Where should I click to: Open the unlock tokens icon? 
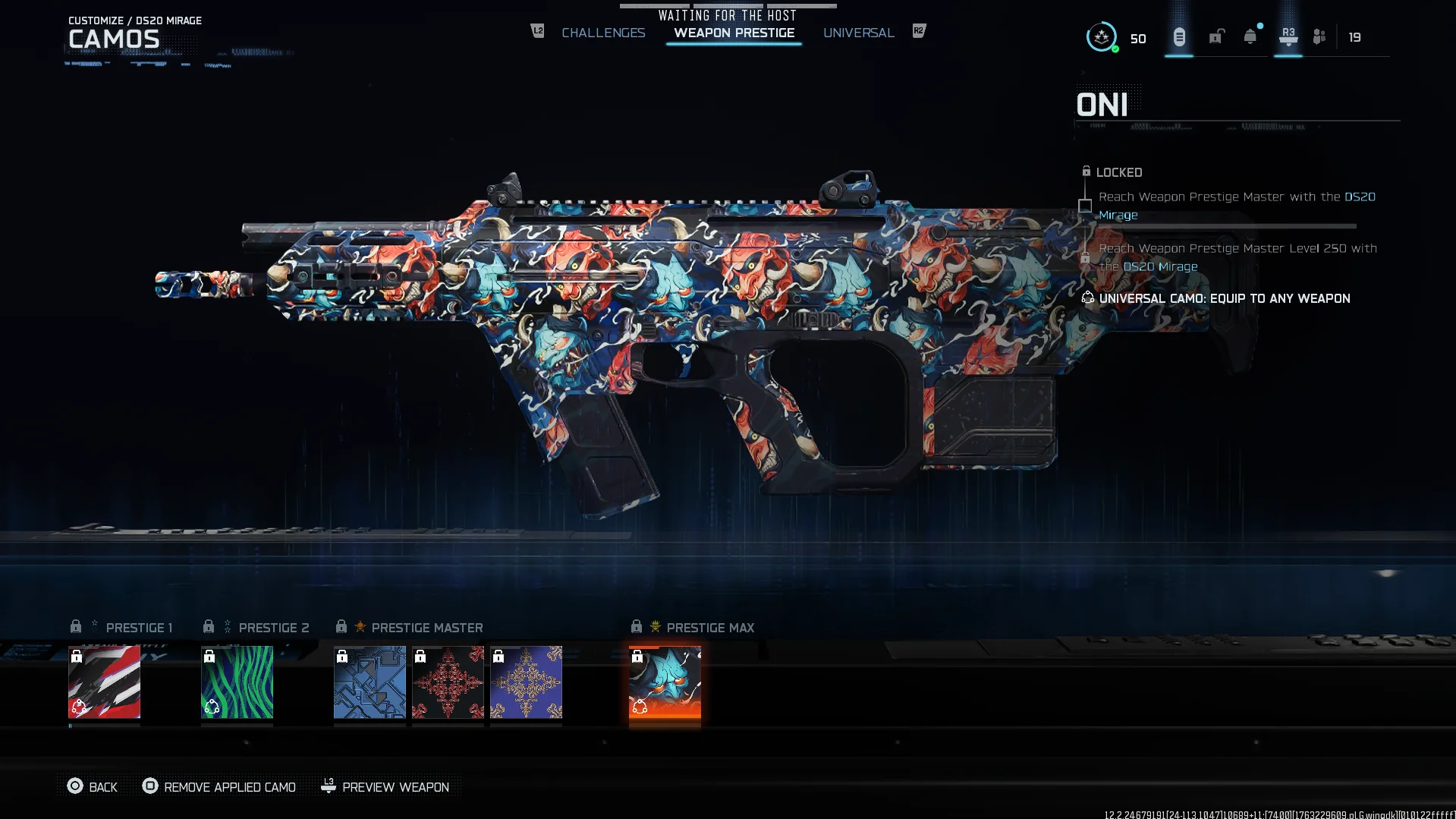(1216, 36)
